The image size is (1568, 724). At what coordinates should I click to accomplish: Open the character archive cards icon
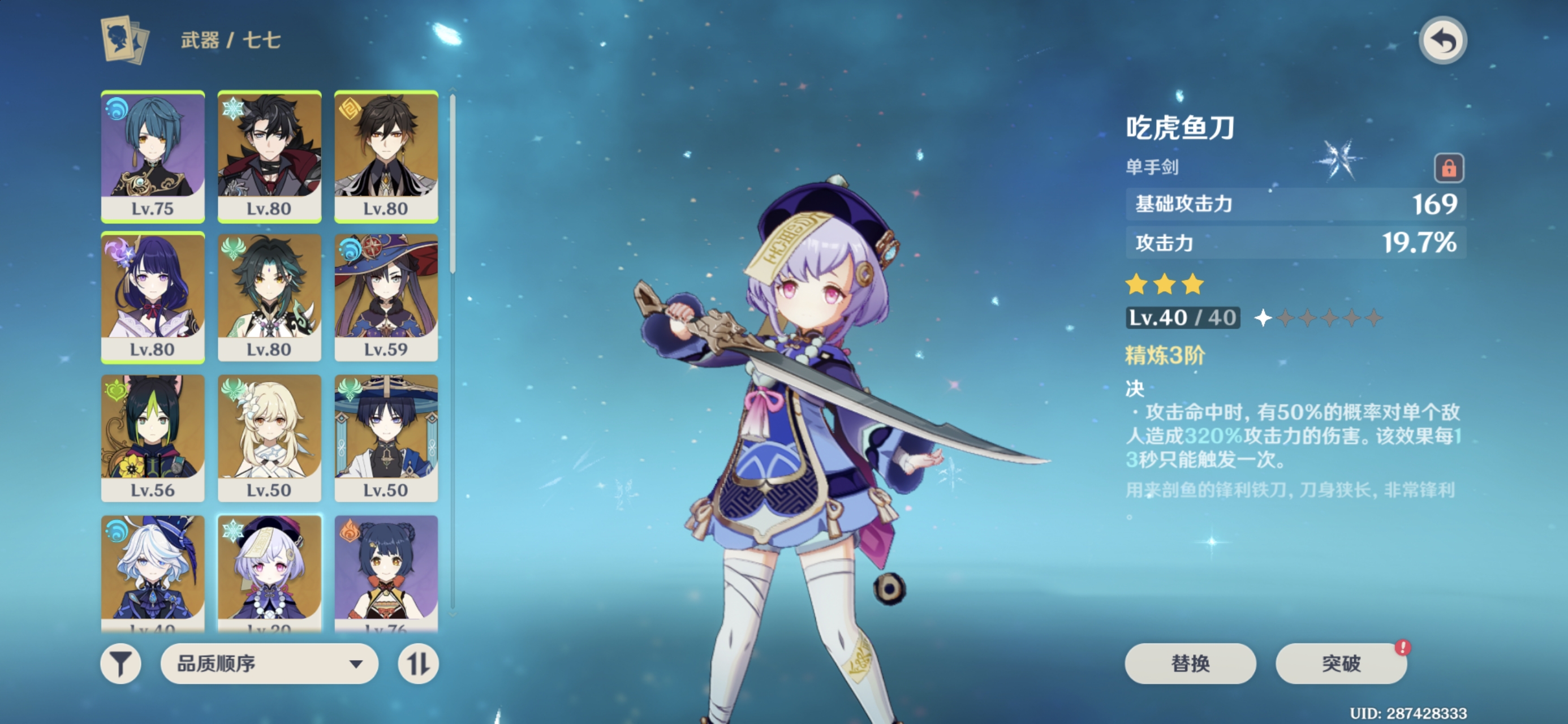[x=125, y=40]
